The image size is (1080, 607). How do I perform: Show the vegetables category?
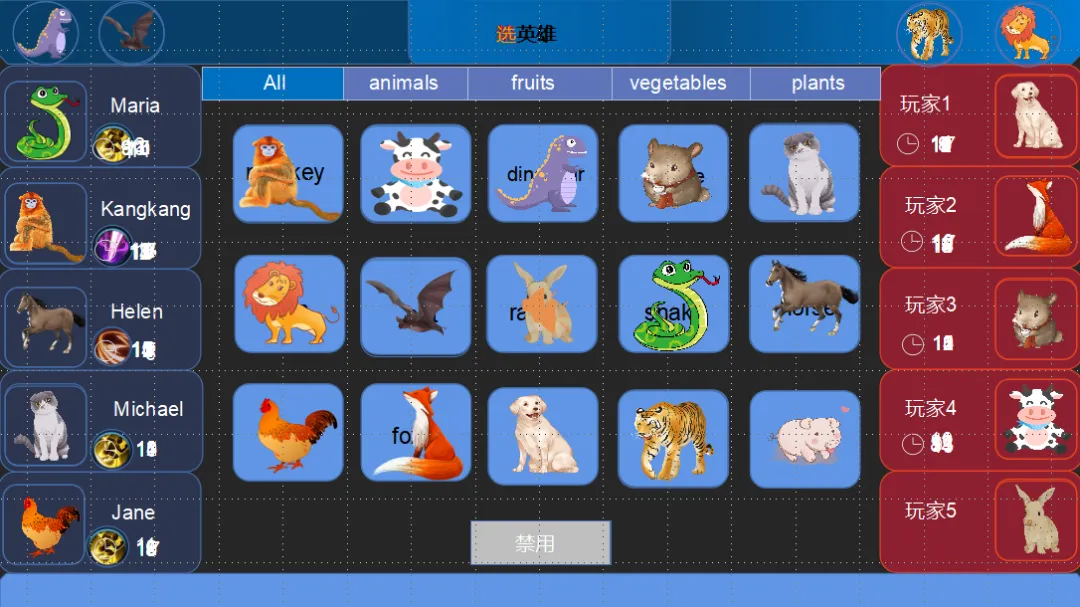point(678,83)
